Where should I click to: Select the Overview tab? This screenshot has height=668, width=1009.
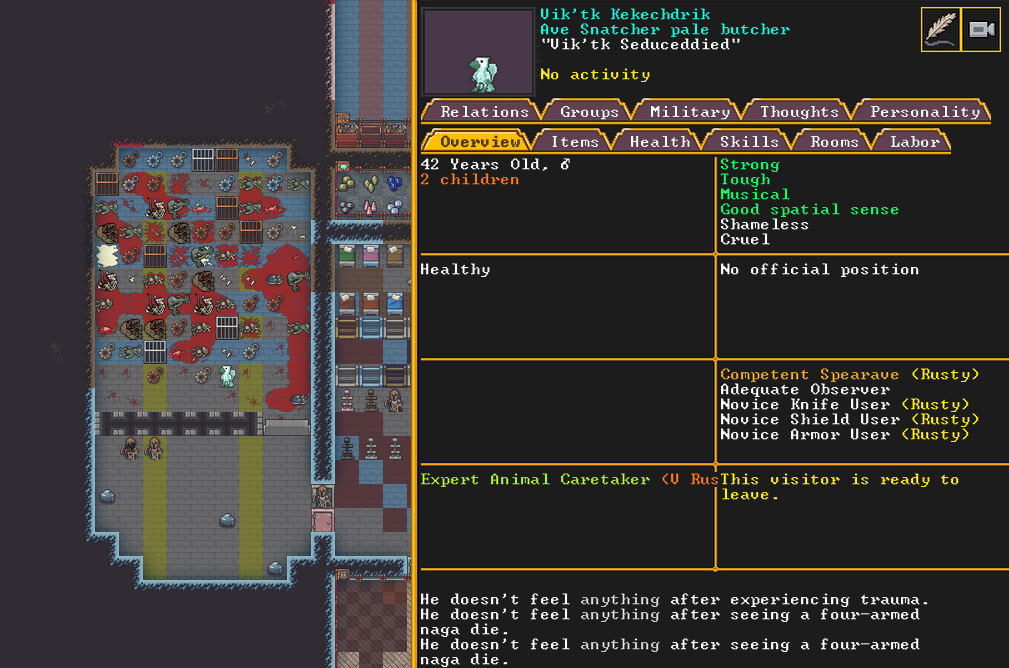tap(479, 142)
